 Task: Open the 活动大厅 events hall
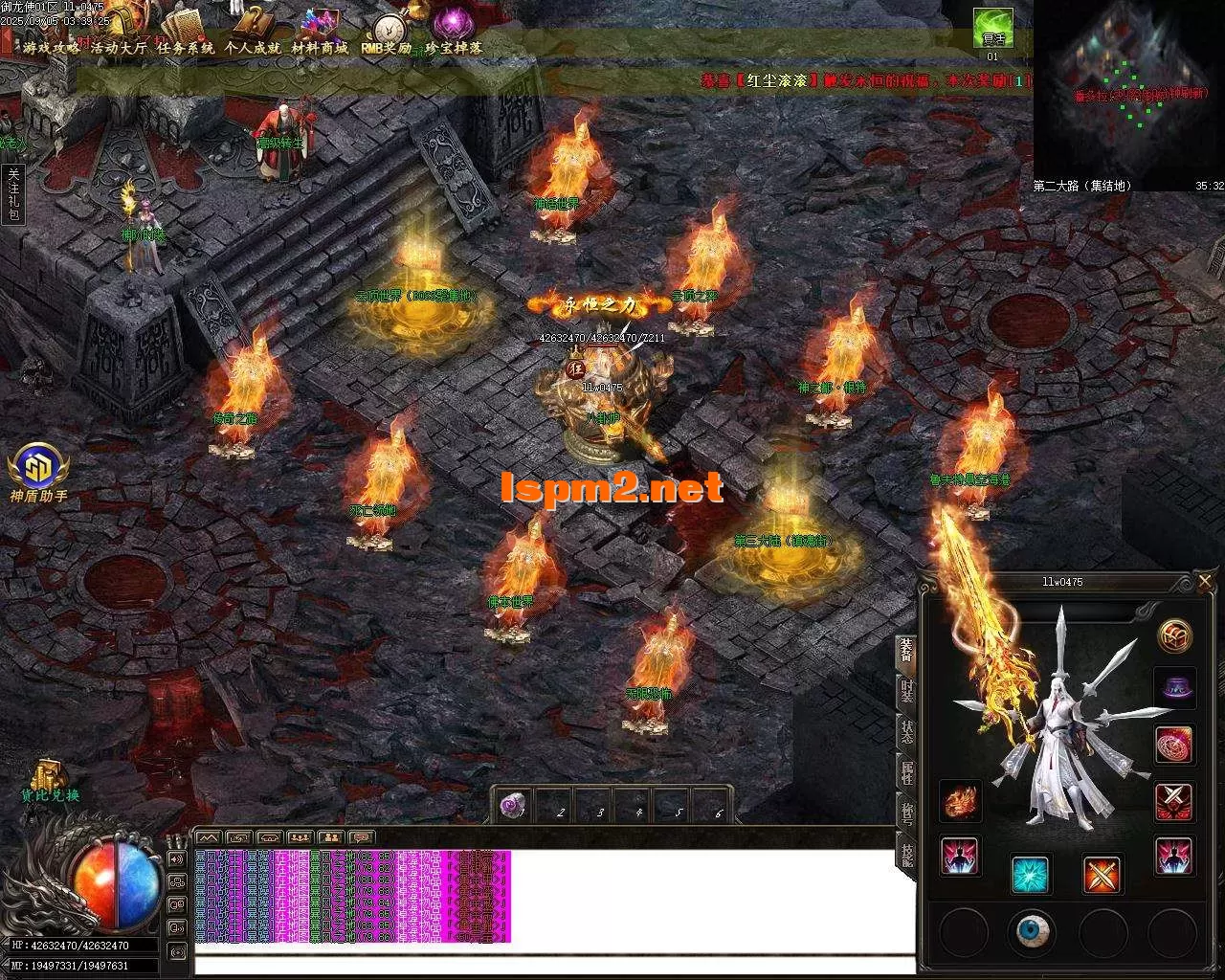120,47
